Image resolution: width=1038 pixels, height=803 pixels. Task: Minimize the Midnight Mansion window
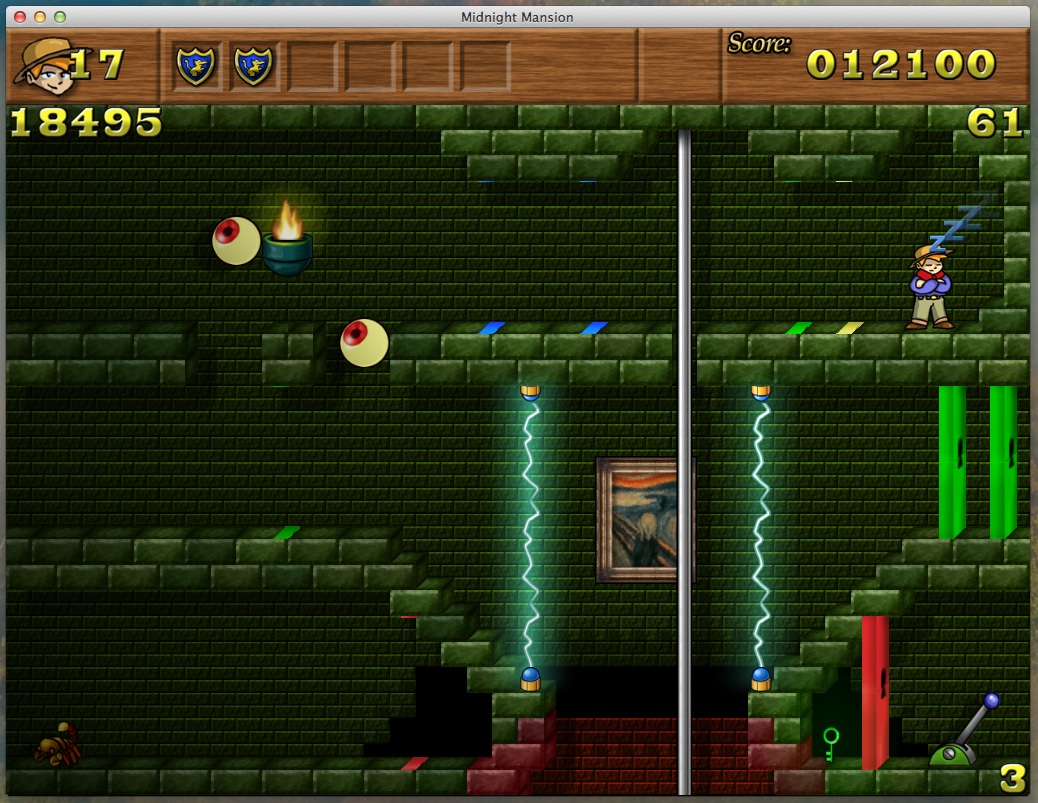pyautogui.click(x=40, y=17)
